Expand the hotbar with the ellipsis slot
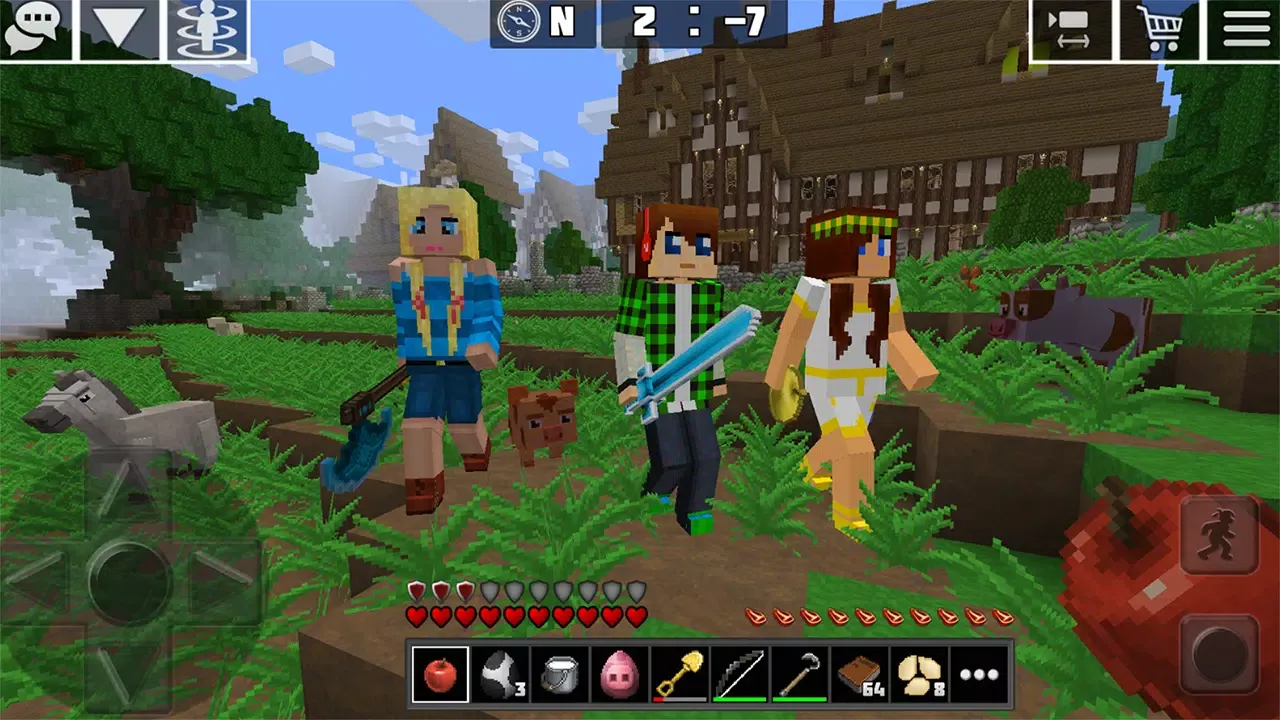The width and height of the screenshot is (1280, 720). (x=978, y=673)
